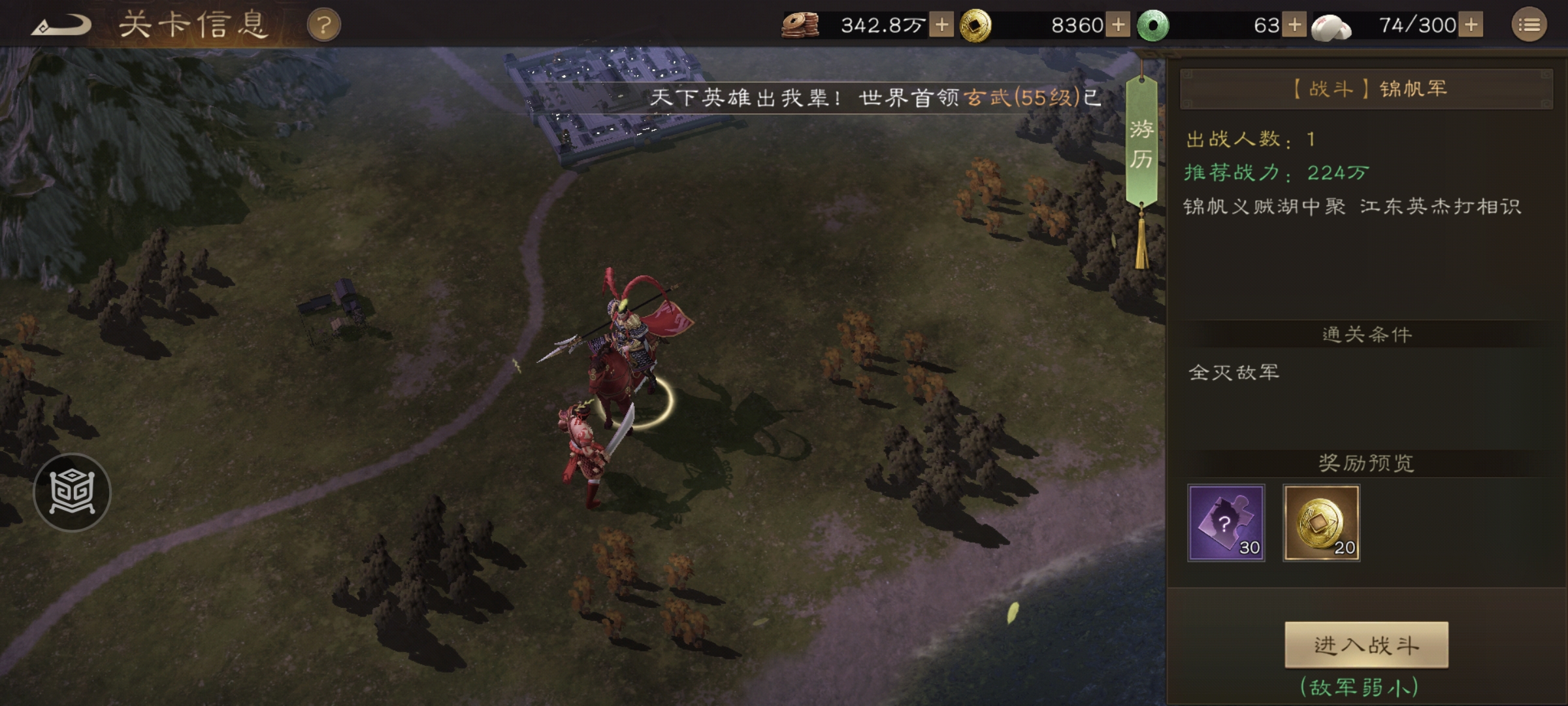
Task: Open the 游历 green banner tab
Action: click(x=1141, y=144)
